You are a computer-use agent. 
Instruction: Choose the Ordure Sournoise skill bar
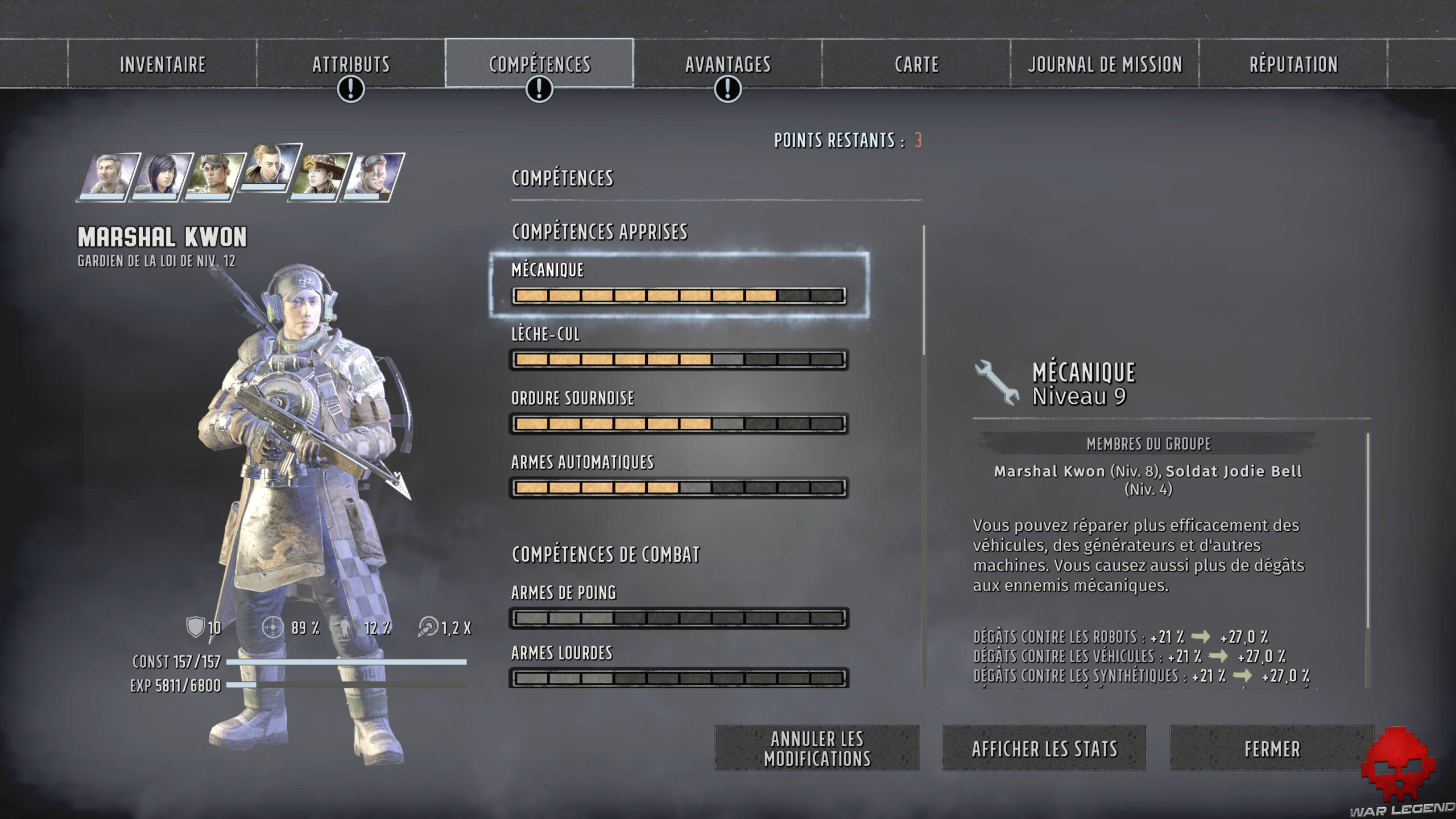(x=679, y=424)
